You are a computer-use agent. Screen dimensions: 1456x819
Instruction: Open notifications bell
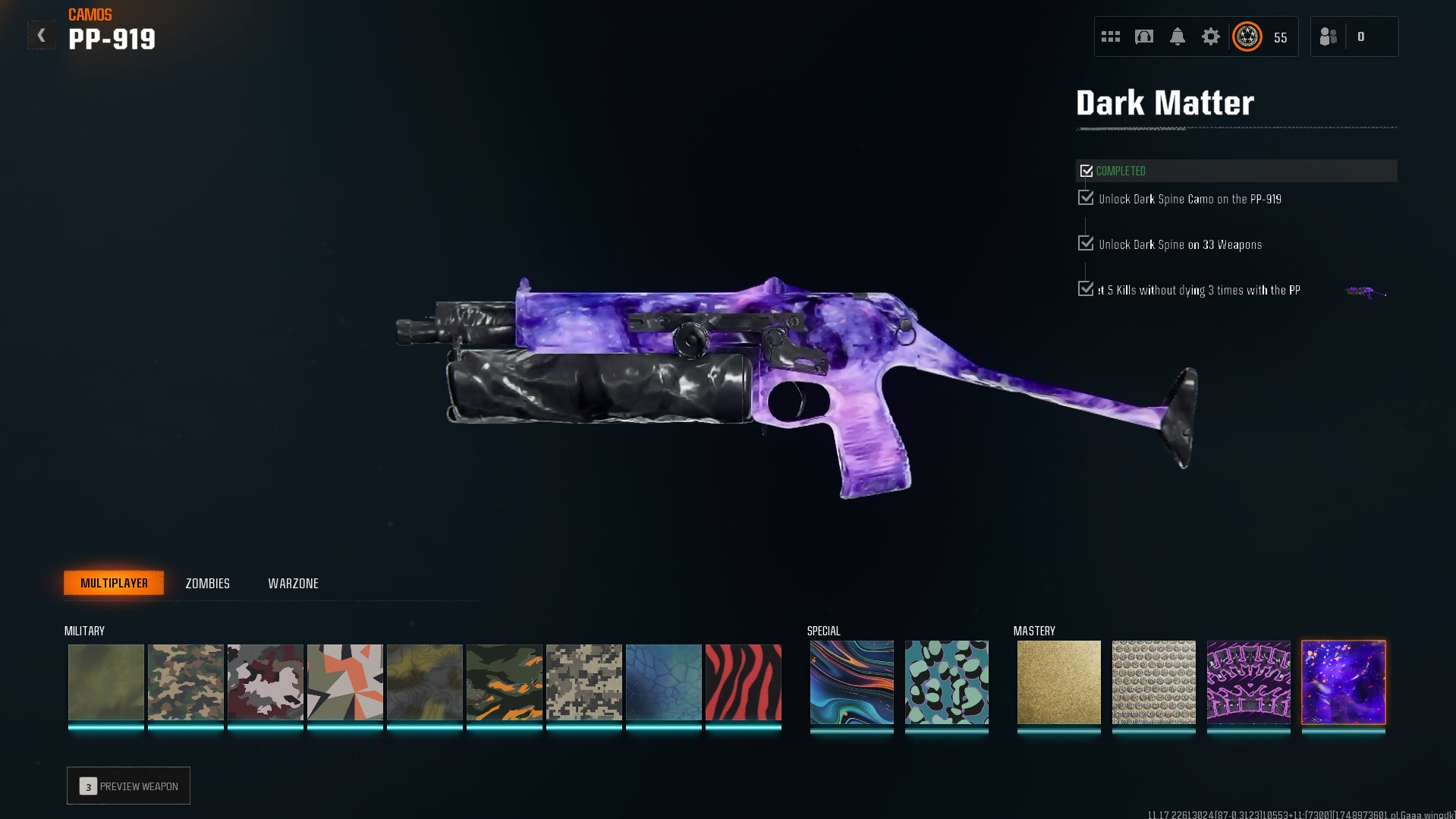coord(1178,36)
